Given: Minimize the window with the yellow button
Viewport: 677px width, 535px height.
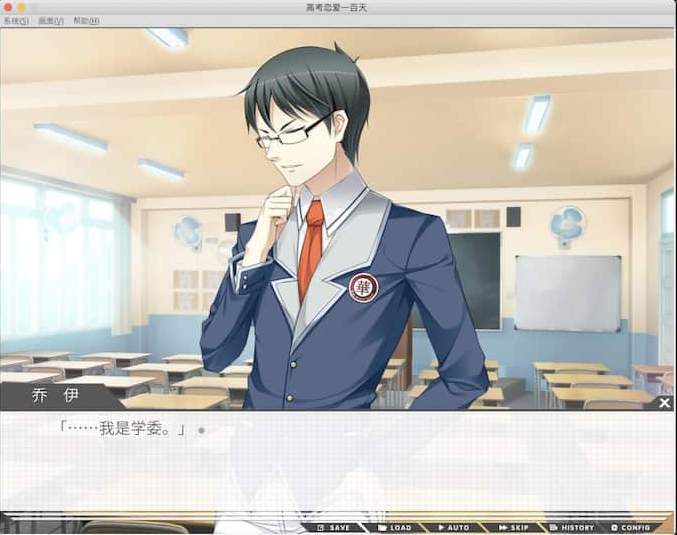Looking at the screenshot, I should 21,7.
